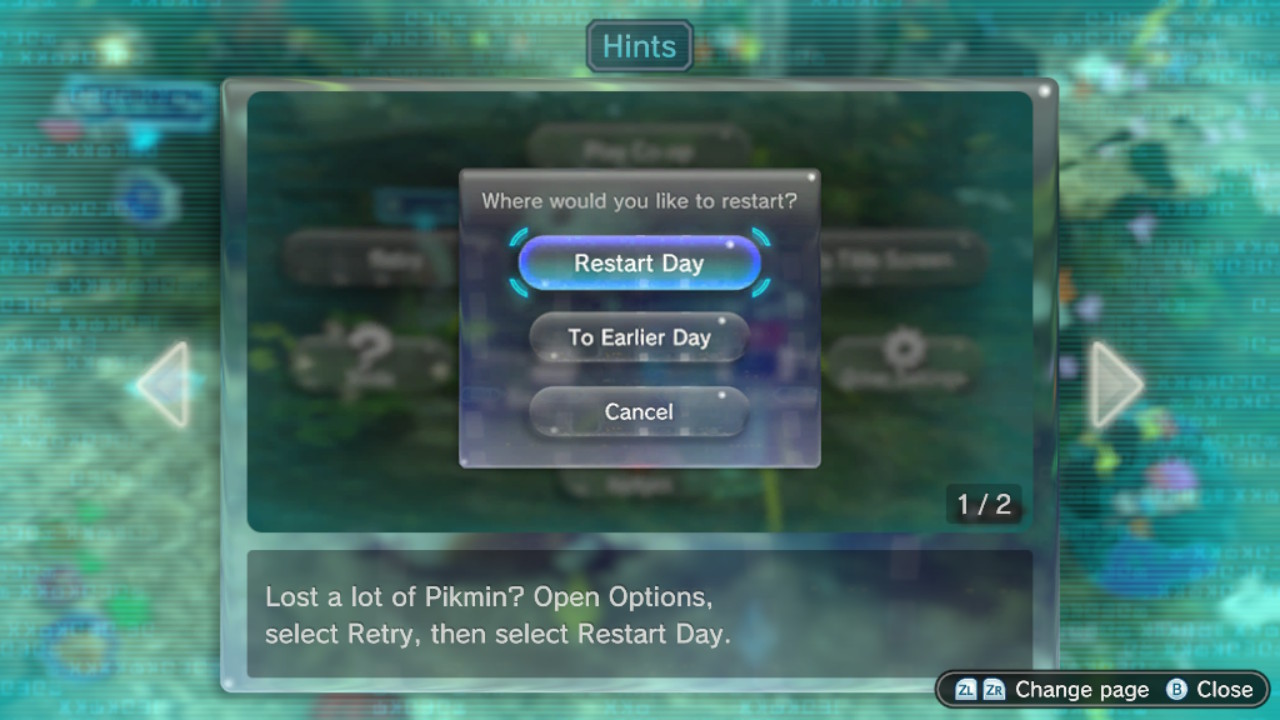Image resolution: width=1280 pixels, height=720 pixels.
Task: Go to the next hint page arrow
Action: tap(1115, 384)
